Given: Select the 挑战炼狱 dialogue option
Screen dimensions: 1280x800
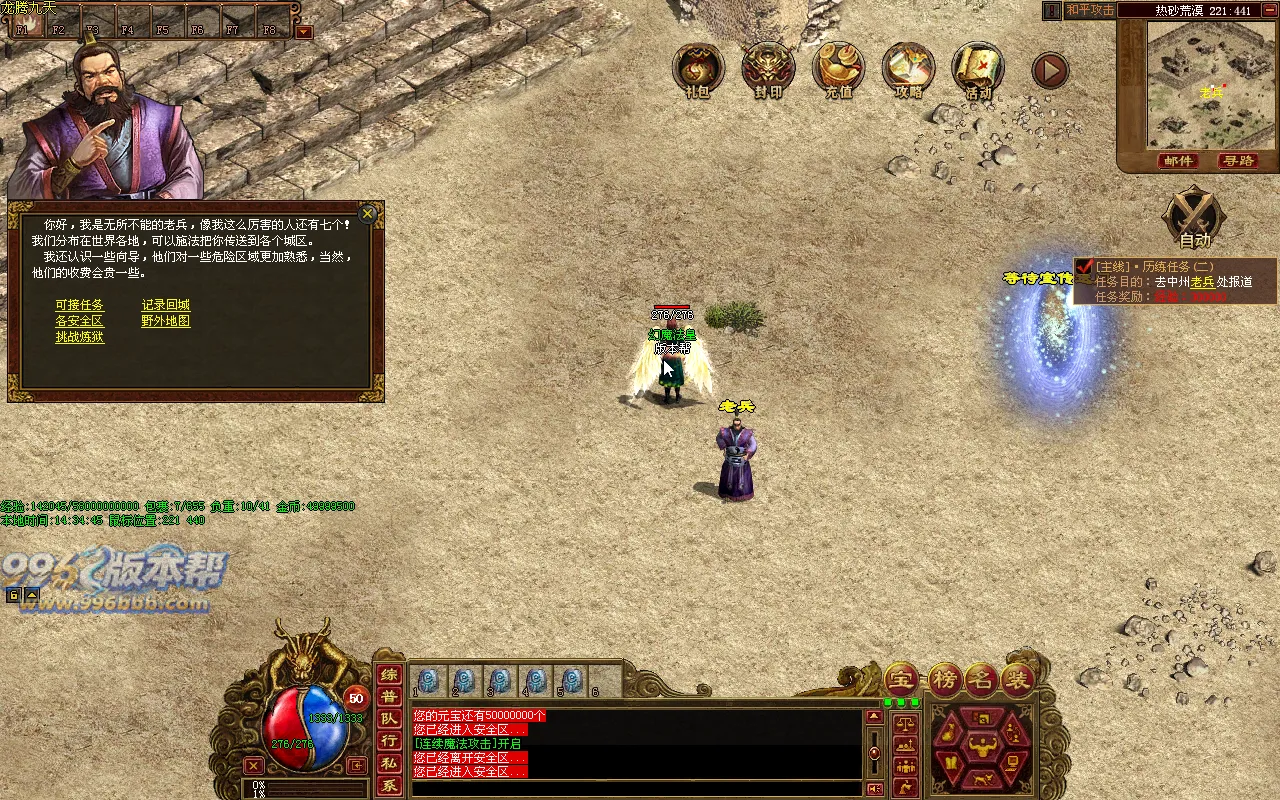Looking at the screenshot, I should click(x=79, y=337).
